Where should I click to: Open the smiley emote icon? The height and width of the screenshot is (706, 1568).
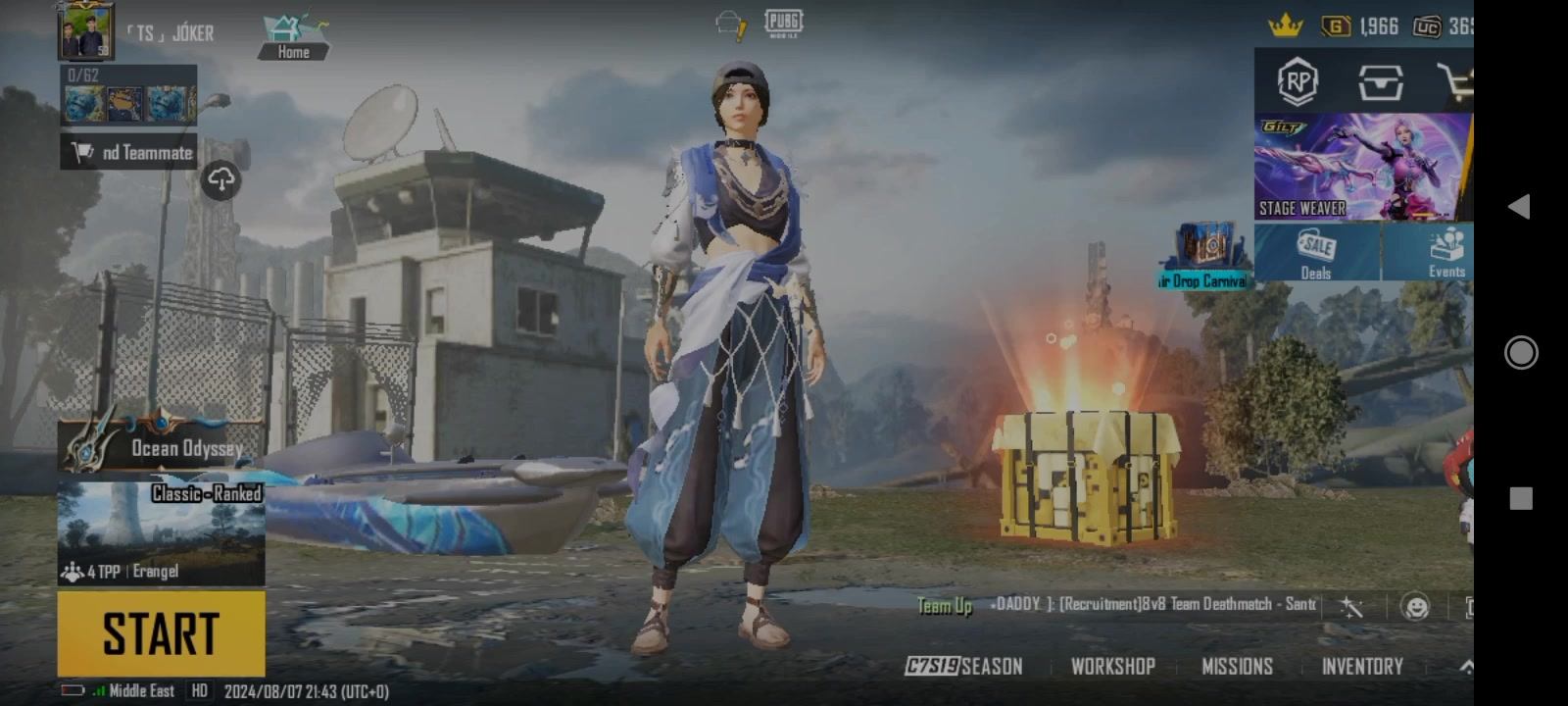[1415, 607]
